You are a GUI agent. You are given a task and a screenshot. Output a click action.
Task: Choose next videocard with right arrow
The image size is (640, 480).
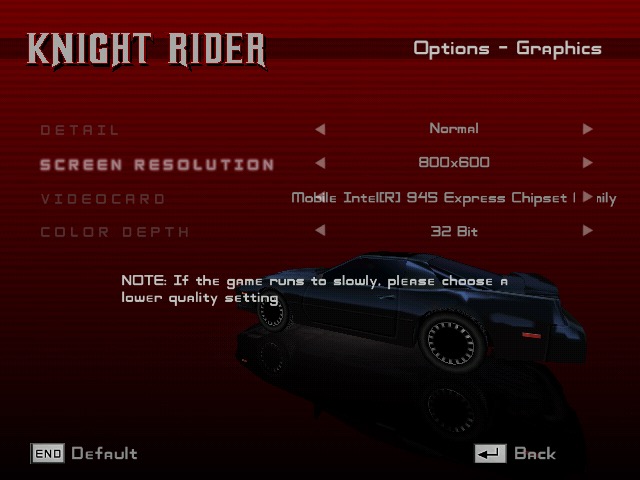coord(587,197)
